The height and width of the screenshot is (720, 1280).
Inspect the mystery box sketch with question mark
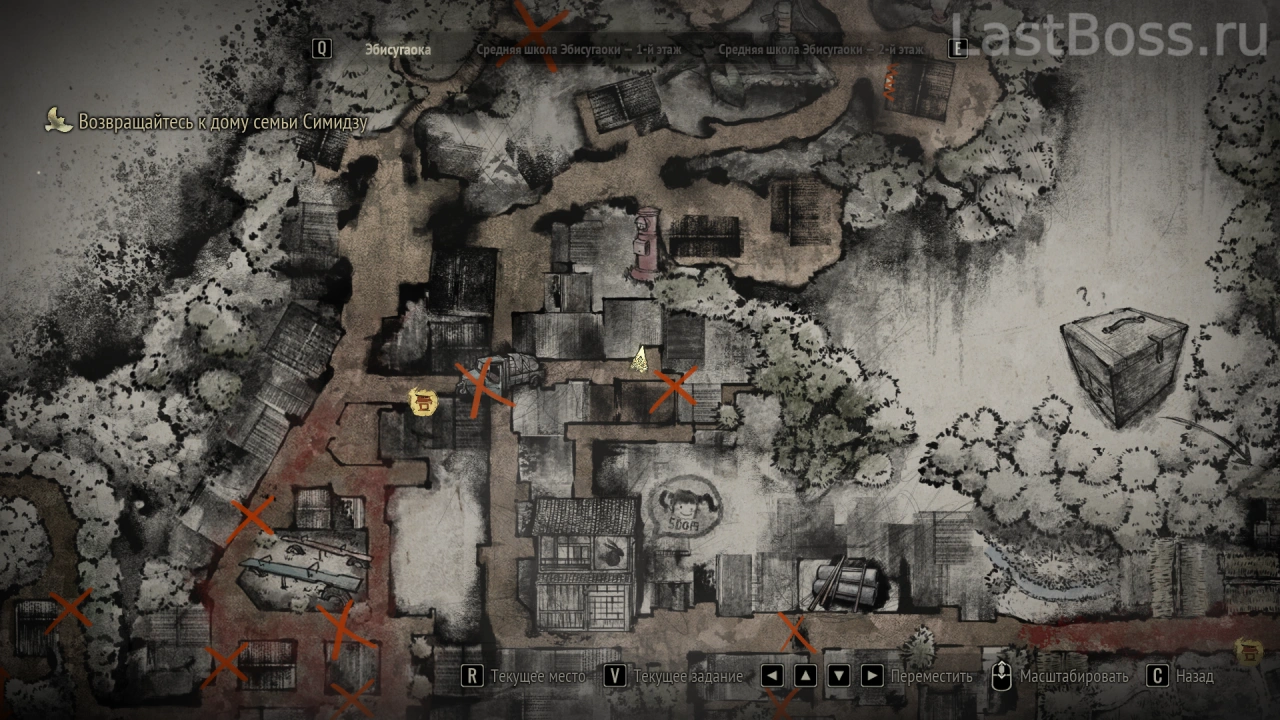(1123, 362)
